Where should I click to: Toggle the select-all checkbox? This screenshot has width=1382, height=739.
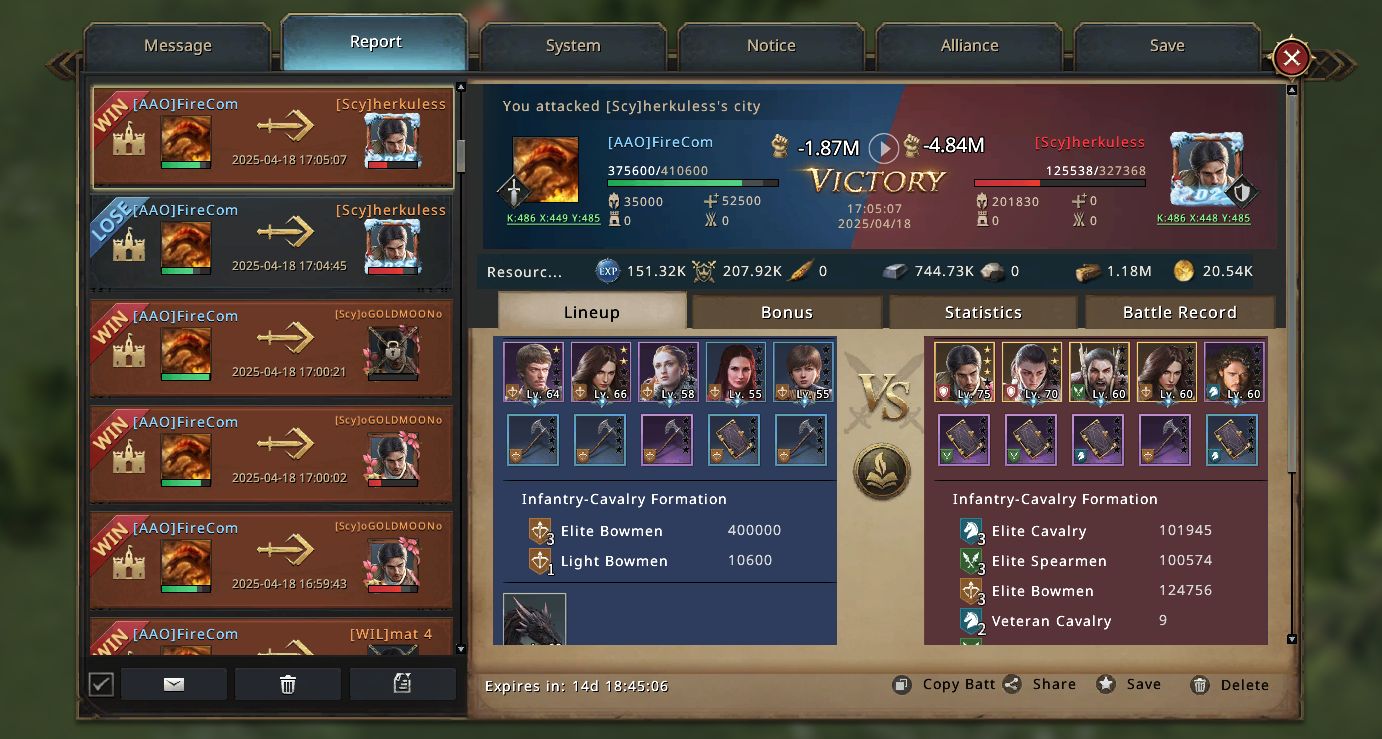click(101, 684)
